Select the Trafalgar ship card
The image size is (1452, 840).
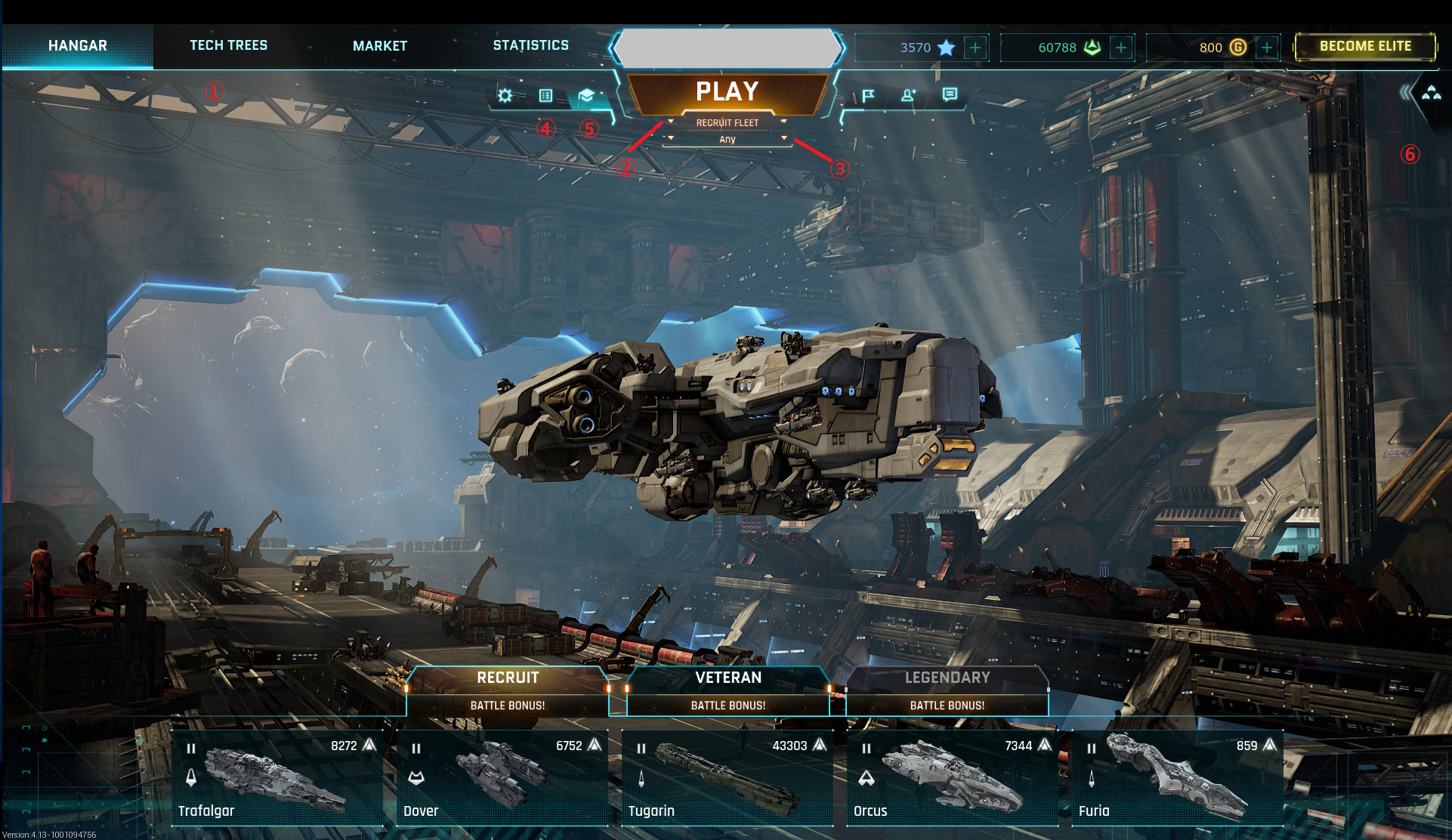[x=276, y=778]
